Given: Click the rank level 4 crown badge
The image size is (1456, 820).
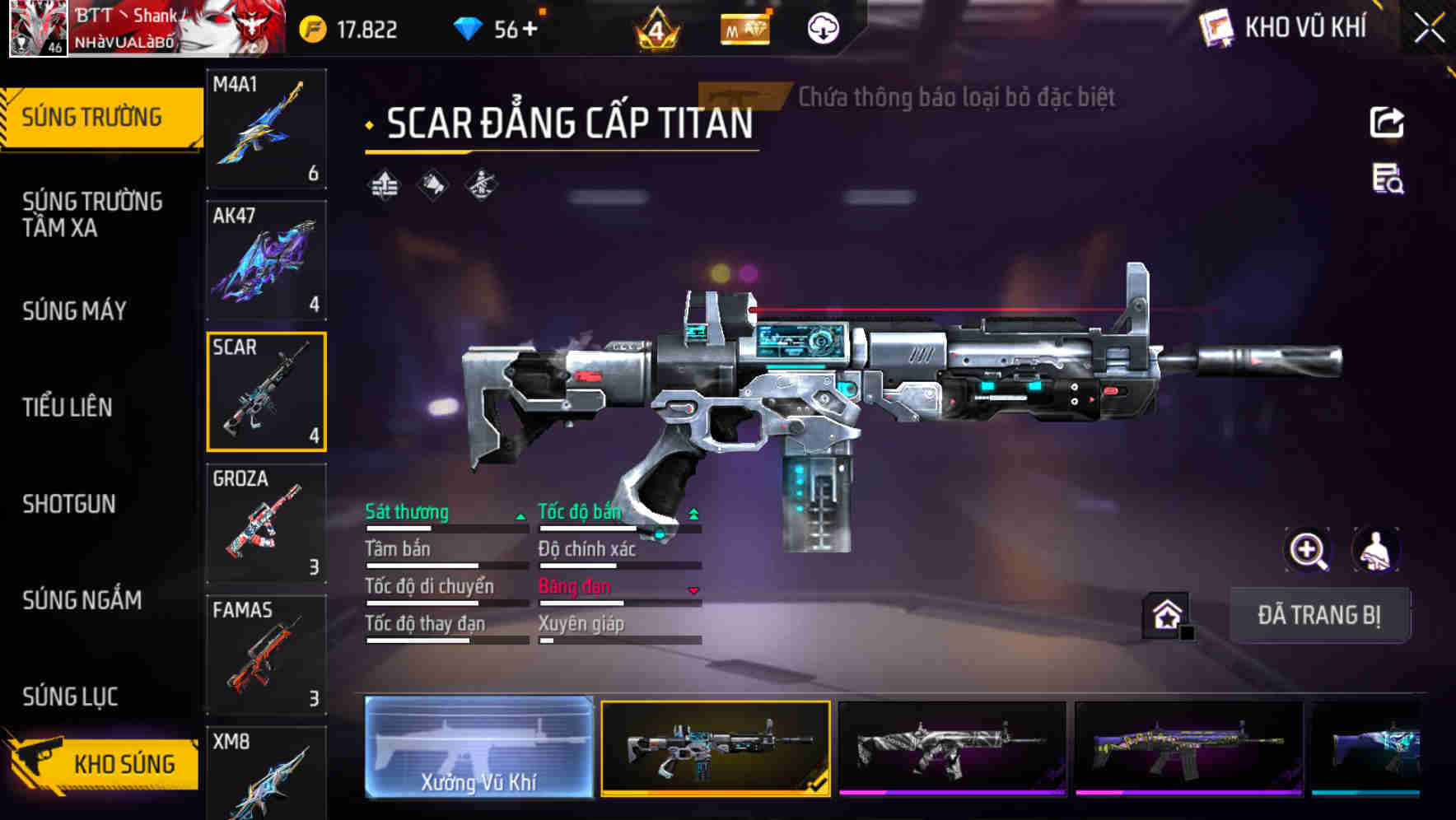Looking at the screenshot, I should [660, 29].
